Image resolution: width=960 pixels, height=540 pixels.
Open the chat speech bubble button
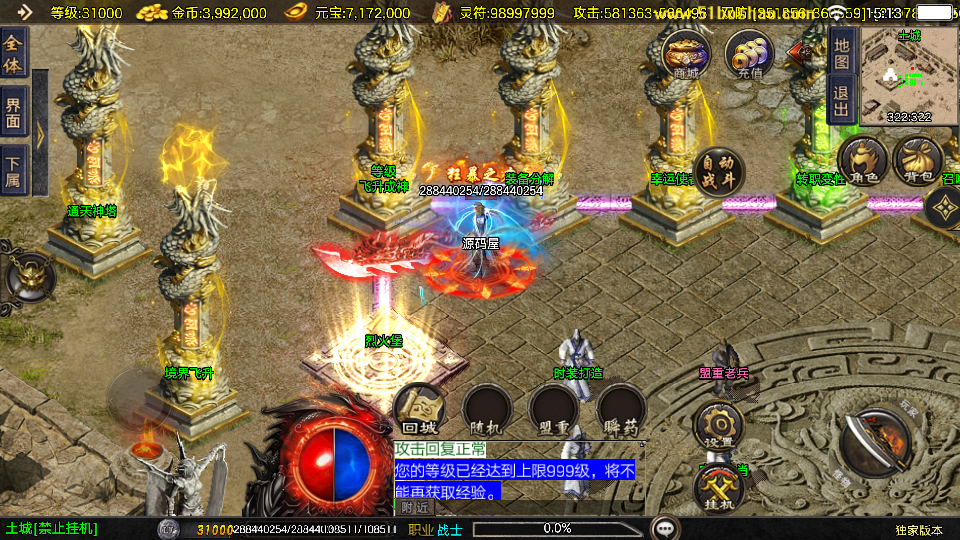[664, 528]
